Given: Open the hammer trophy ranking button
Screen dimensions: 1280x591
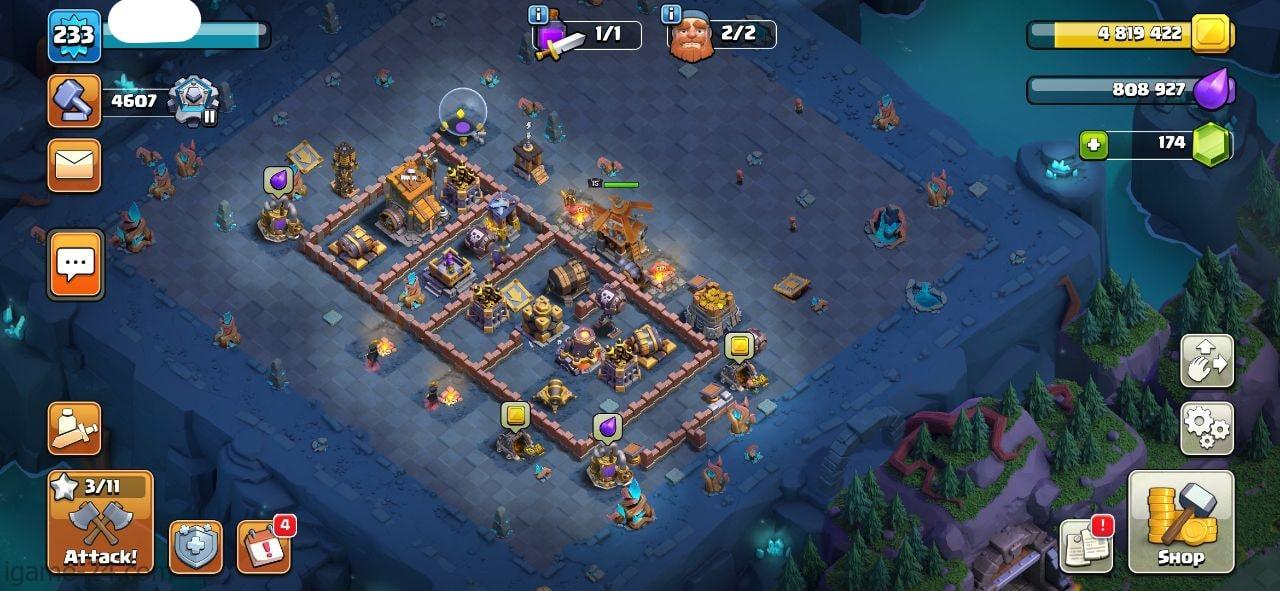Looking at the screenshot, I should pos(74,100).
